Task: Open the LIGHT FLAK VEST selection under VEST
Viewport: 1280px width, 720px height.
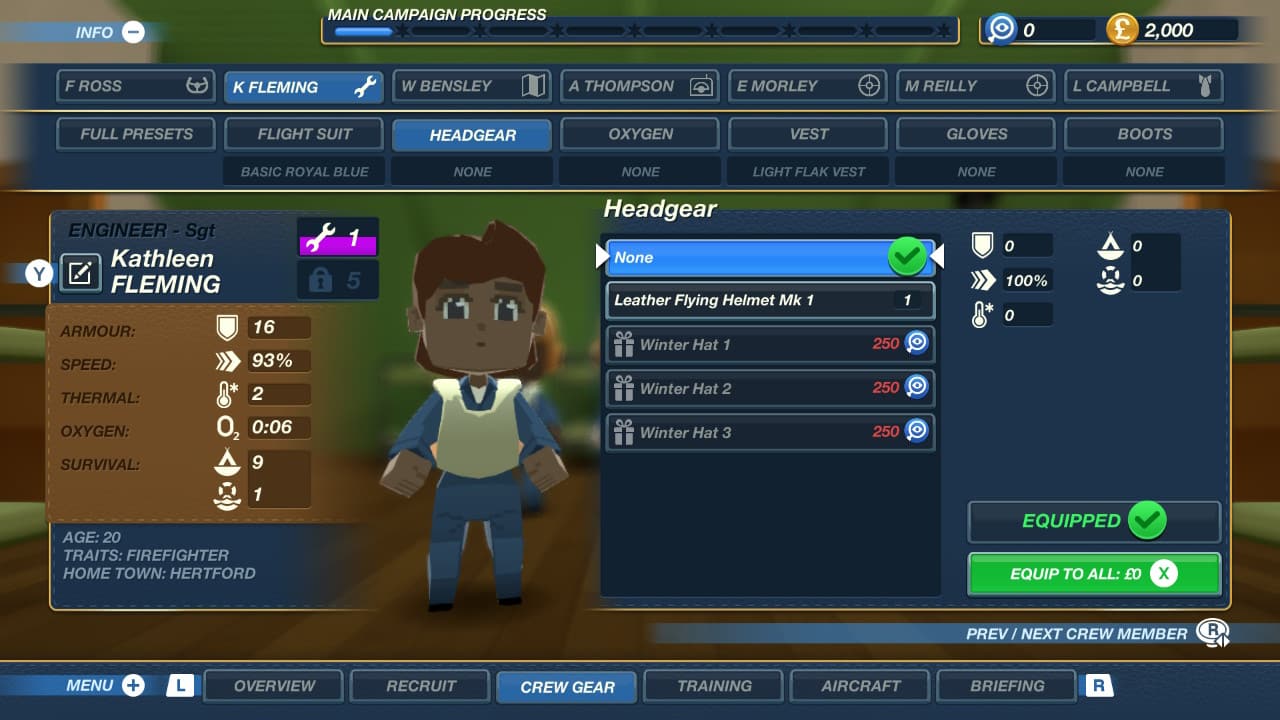Action: (807, 171)
